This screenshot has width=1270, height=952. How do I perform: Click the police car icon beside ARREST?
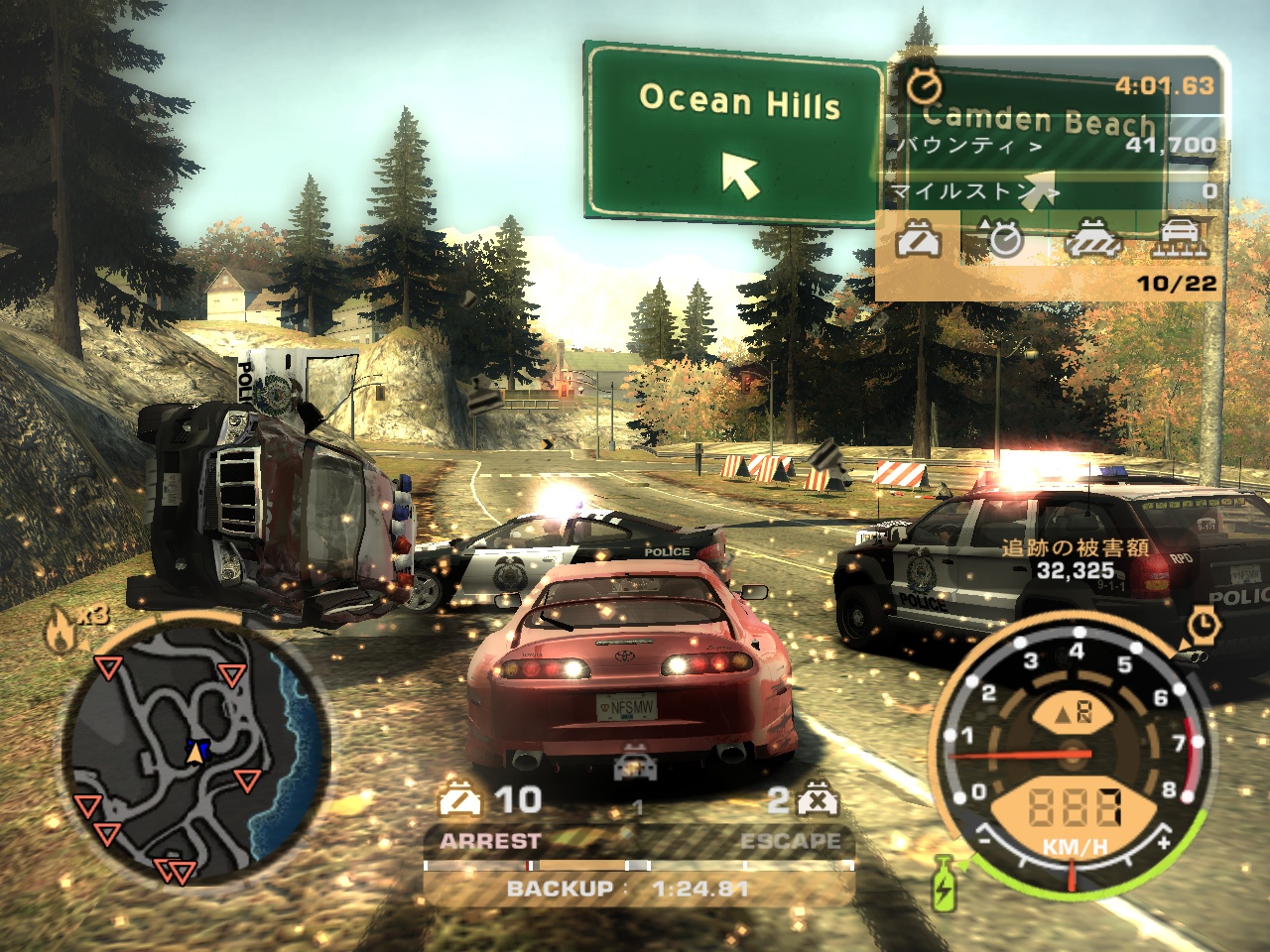pyautogui.click(x=459, y=798)
